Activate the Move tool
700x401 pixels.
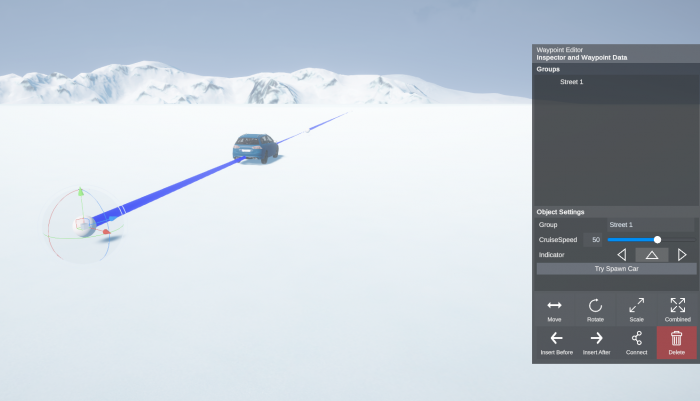tap(554, 309)
